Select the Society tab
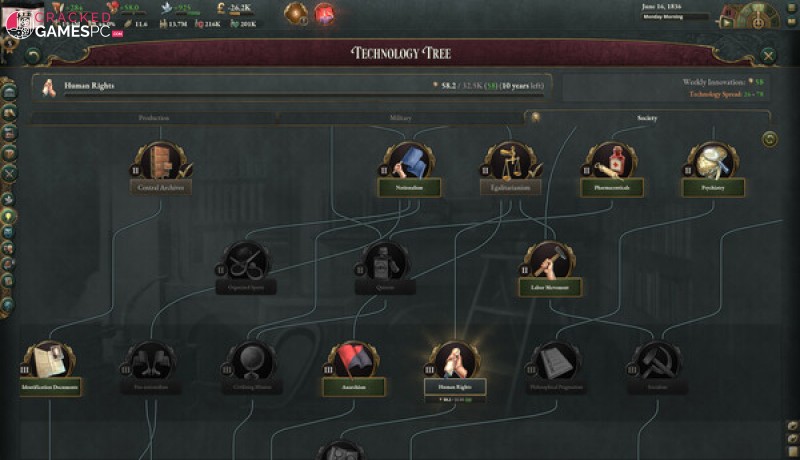 click(646, 118)
